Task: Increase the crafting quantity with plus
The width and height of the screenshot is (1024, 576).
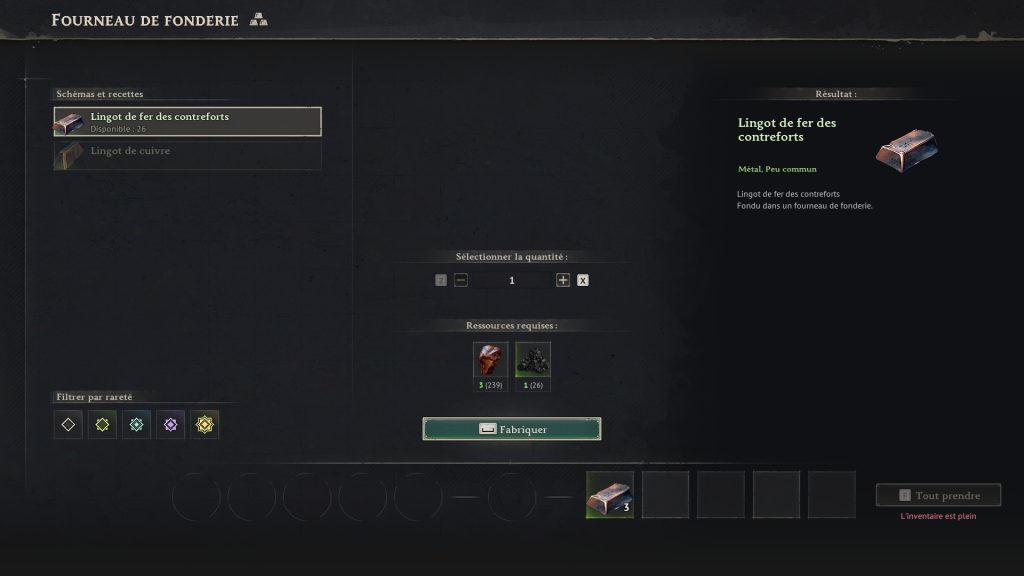Action: click(563, 280)
